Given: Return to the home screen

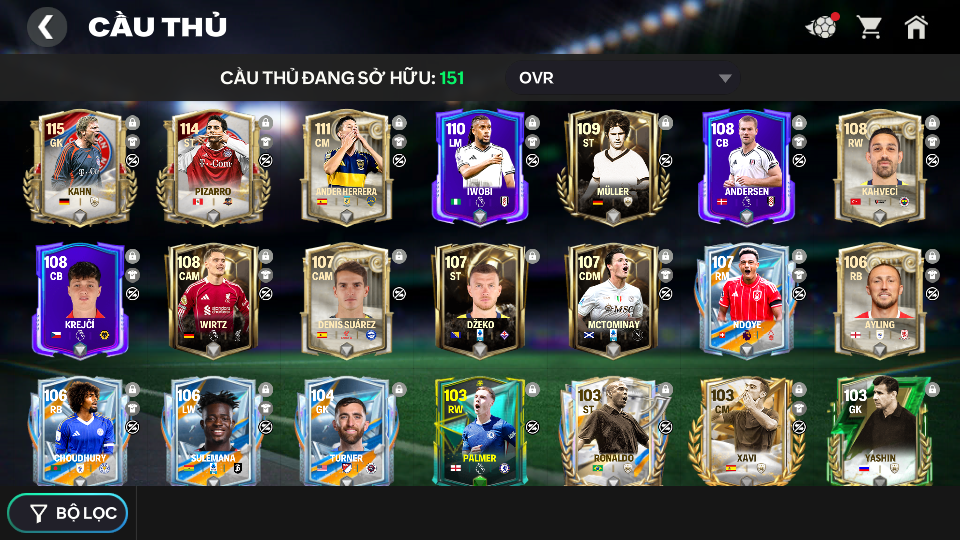Looking at the screenshot, I should pyautogui.click(x=916, y=27).
